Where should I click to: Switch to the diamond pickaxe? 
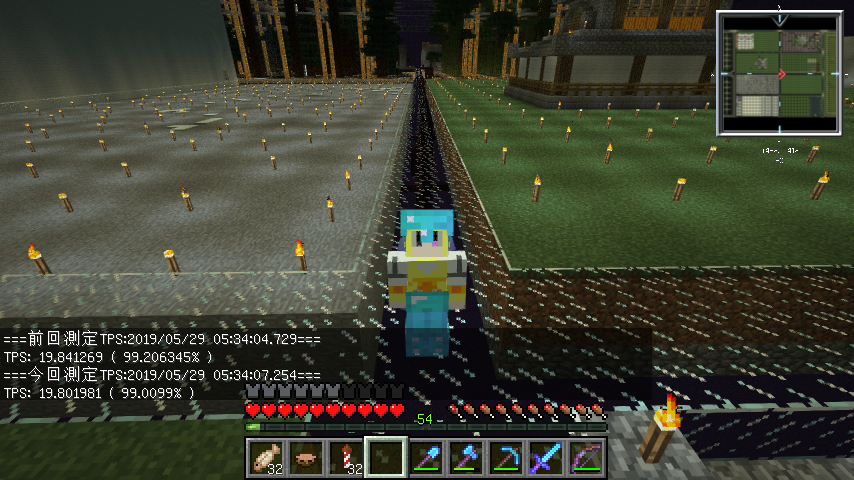click(x=506, y=457)
